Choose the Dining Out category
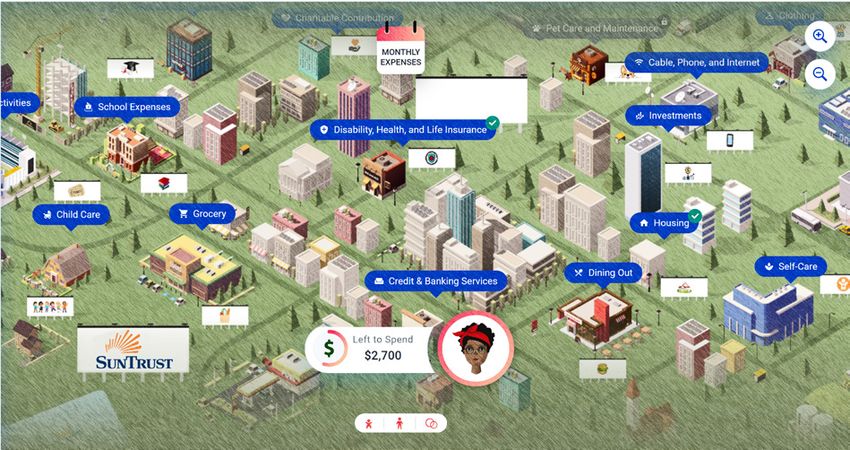 [x=602, y=272]
